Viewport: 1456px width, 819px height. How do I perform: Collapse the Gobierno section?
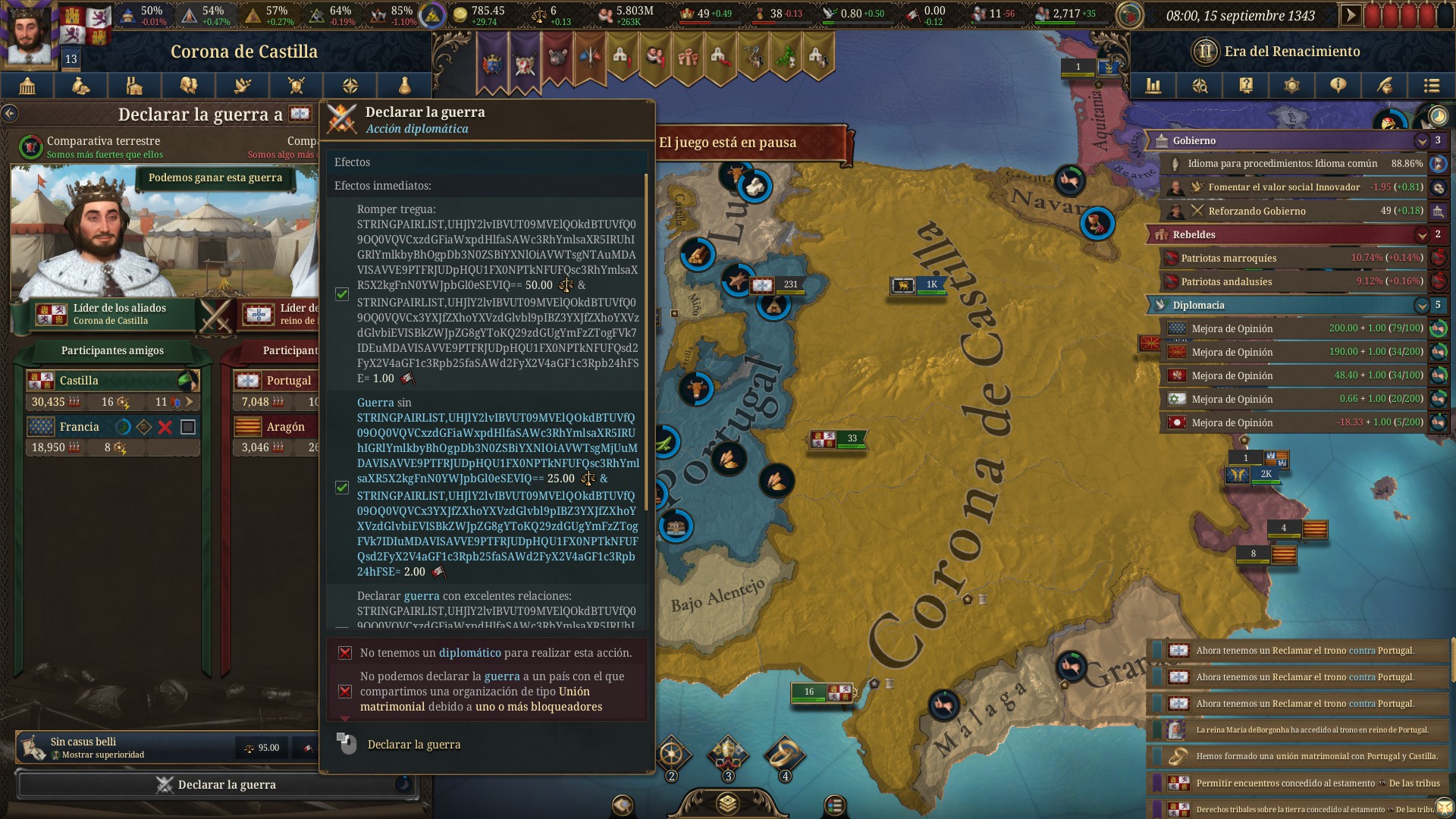click(x=1423, y=140)
